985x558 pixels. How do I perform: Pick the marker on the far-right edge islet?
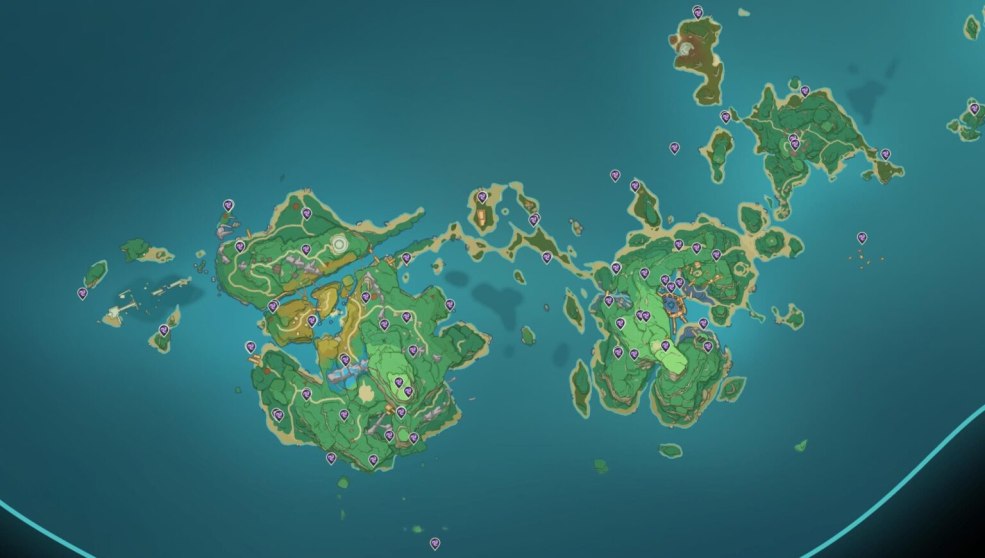(973, 108)
